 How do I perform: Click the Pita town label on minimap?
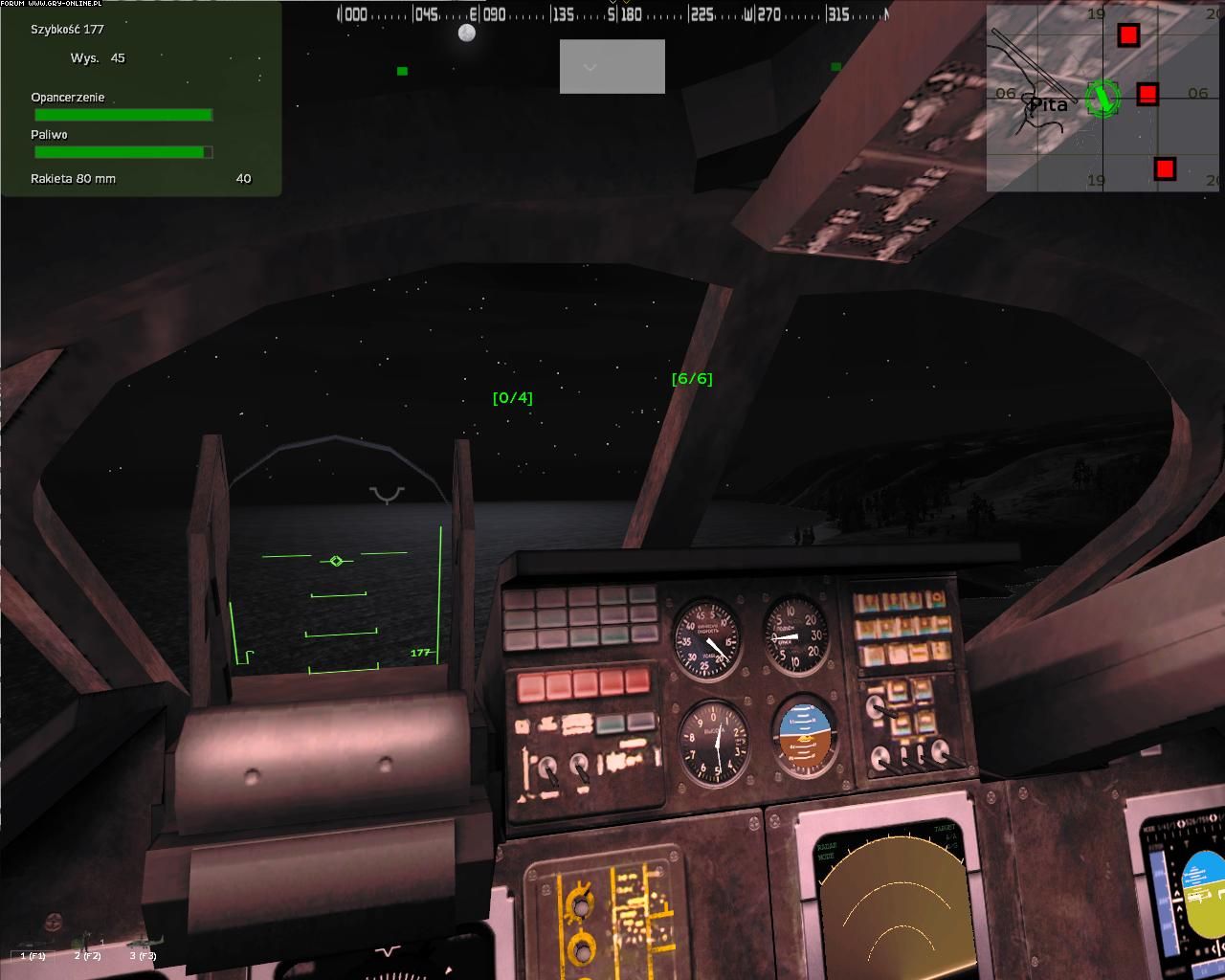[1050, 105]
